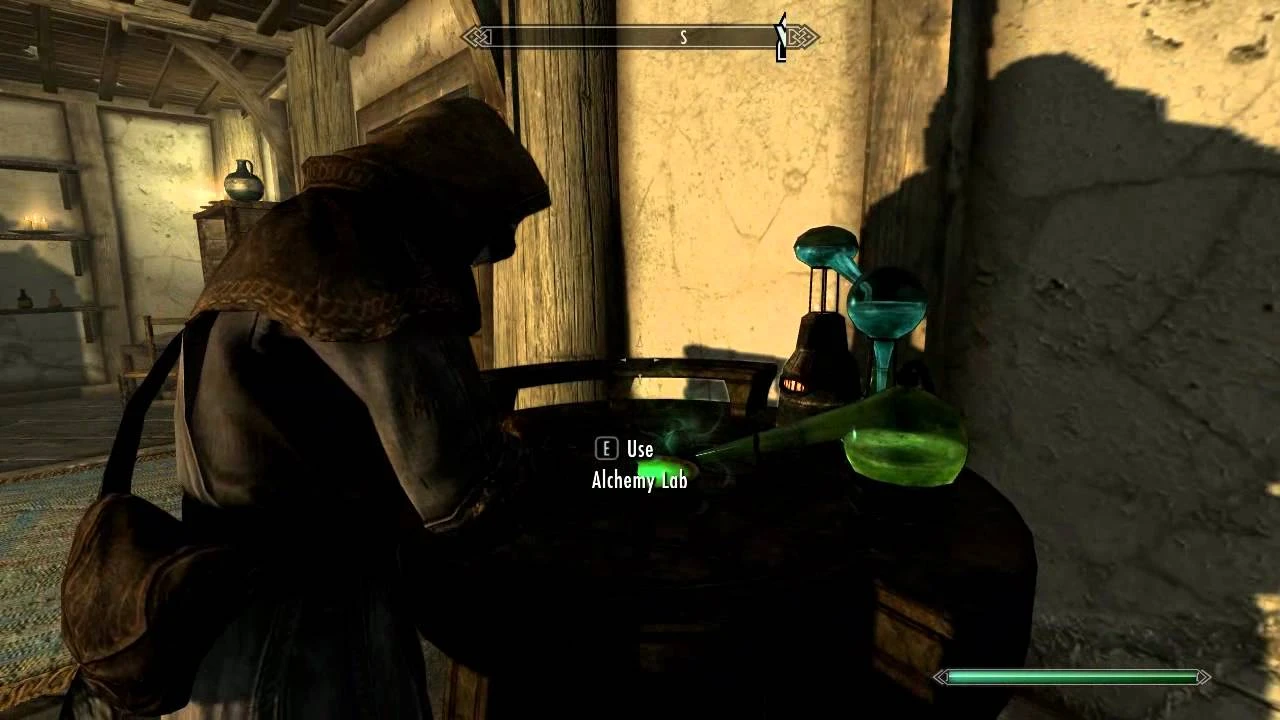Click the left compass end ornament

[475, 37]
